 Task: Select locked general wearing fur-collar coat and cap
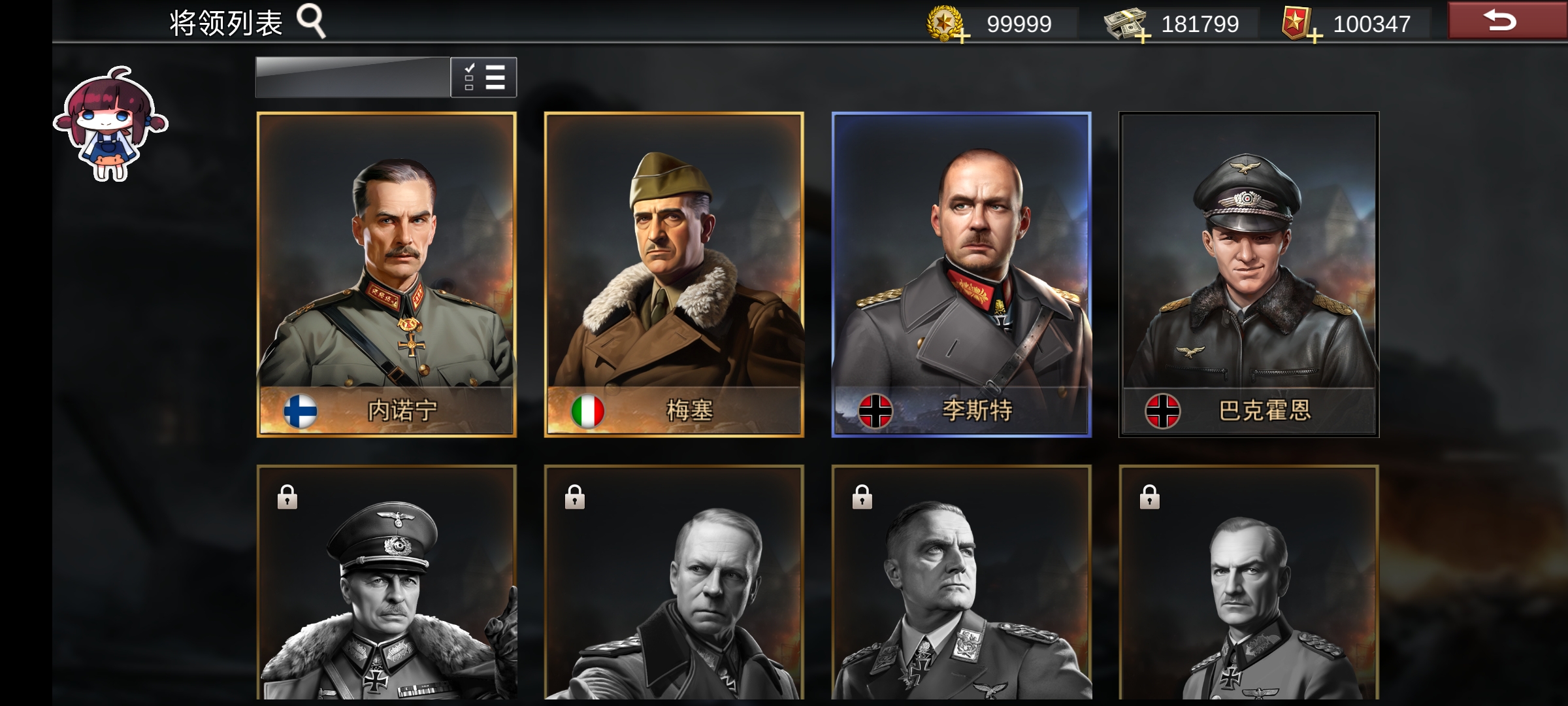(387, 582)
